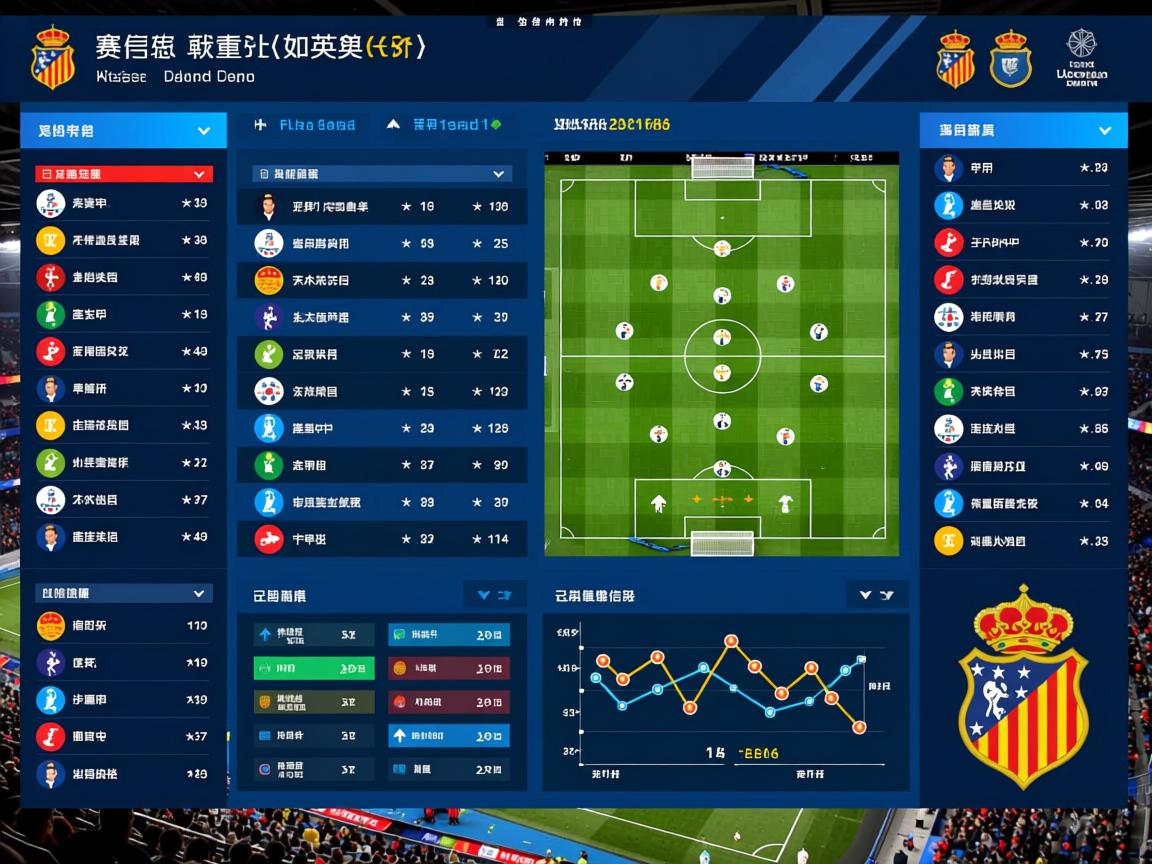Open the dropdown above the center player list
Viewport: 1152px width, 864px height.
click(498, 174)
